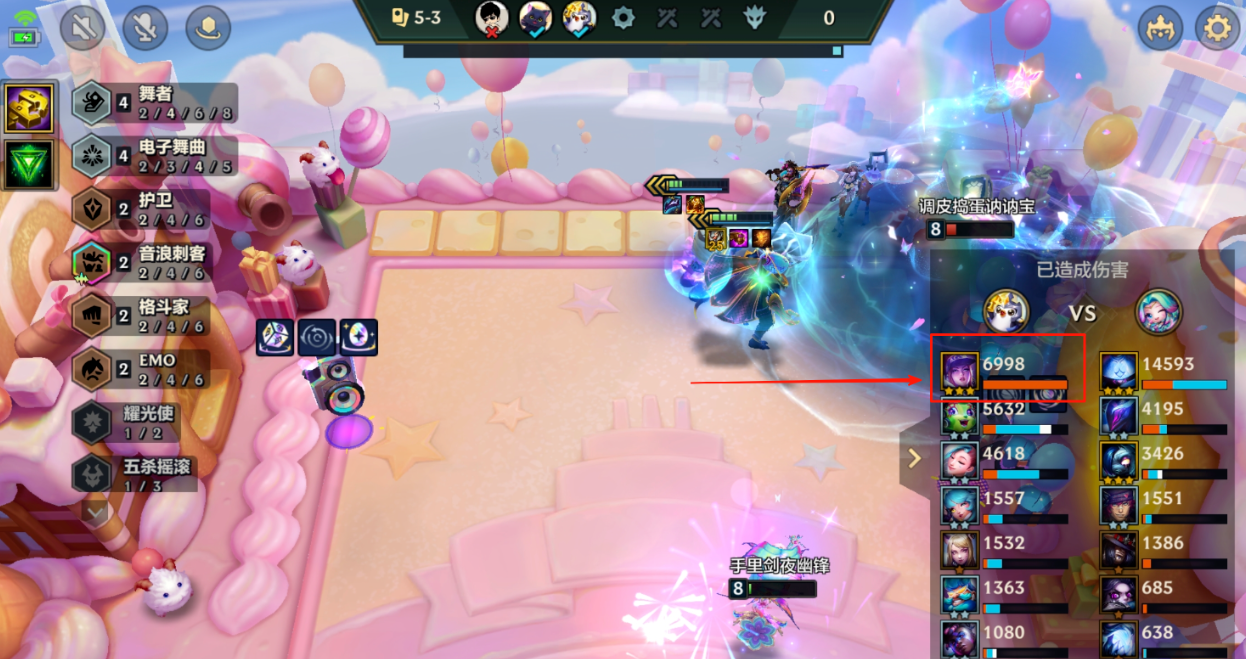Image resolution: width=1246 pixels, height=659 pixels.
Task: Inspect the green triangle augment icon
Action: pyautogui.click(x=29, y=165)
